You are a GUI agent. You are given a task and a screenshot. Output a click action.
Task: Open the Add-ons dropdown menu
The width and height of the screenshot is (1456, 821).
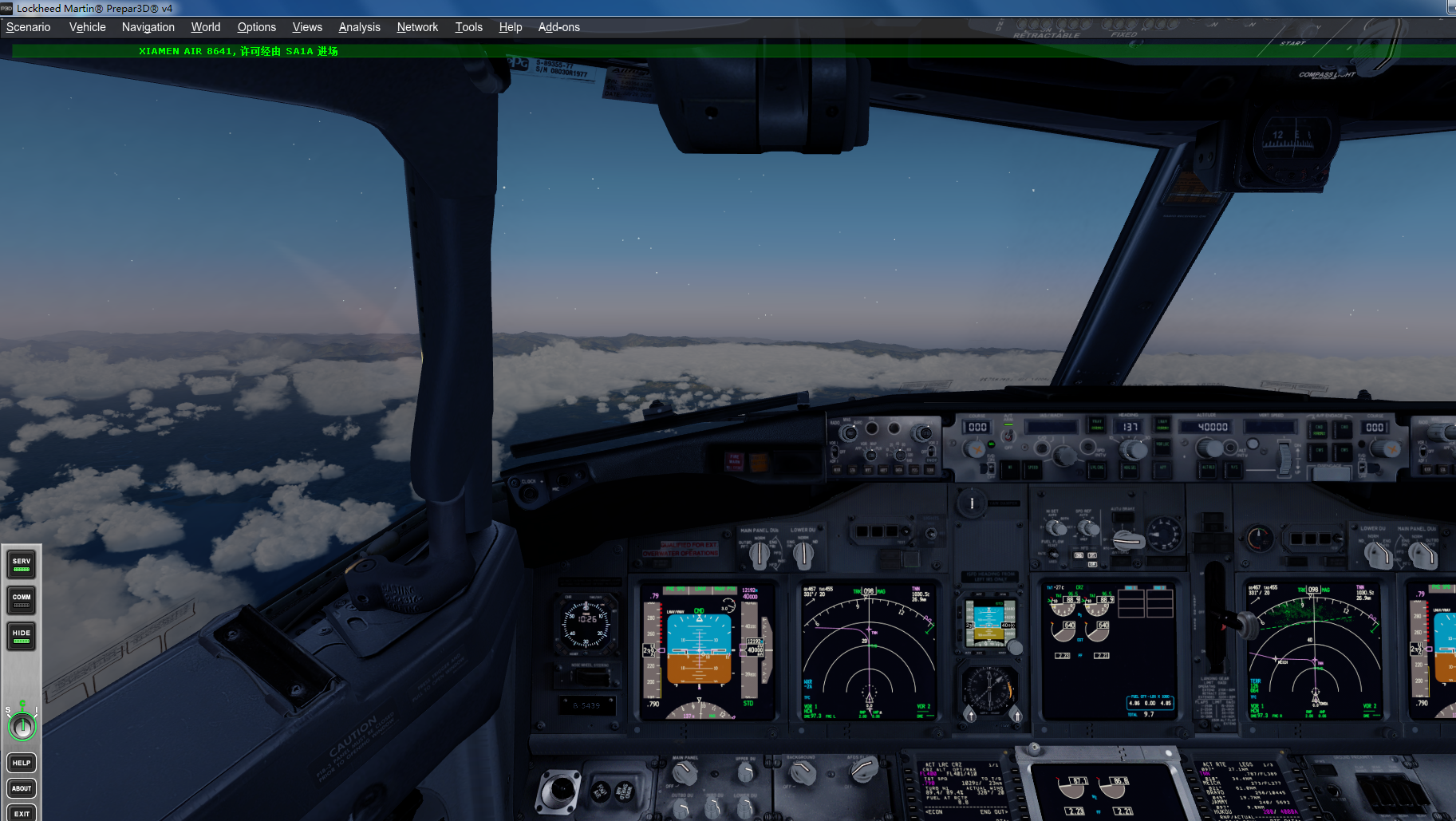point(558,27)
